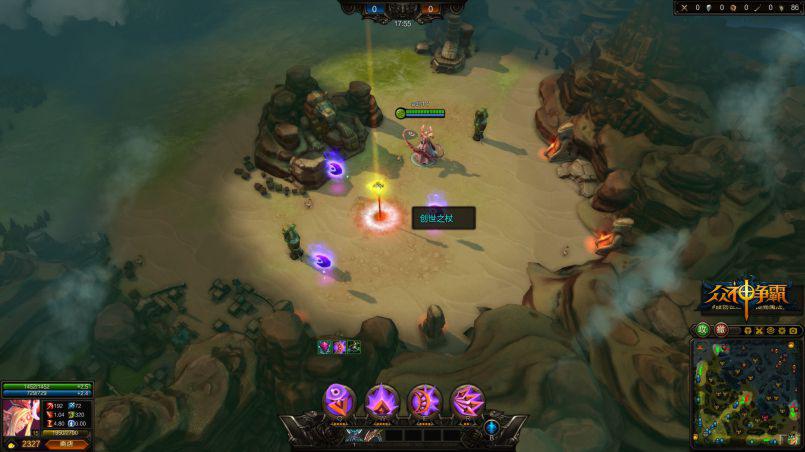
Task: Take a screenshot with the camera icon
Action: point(793,330)
